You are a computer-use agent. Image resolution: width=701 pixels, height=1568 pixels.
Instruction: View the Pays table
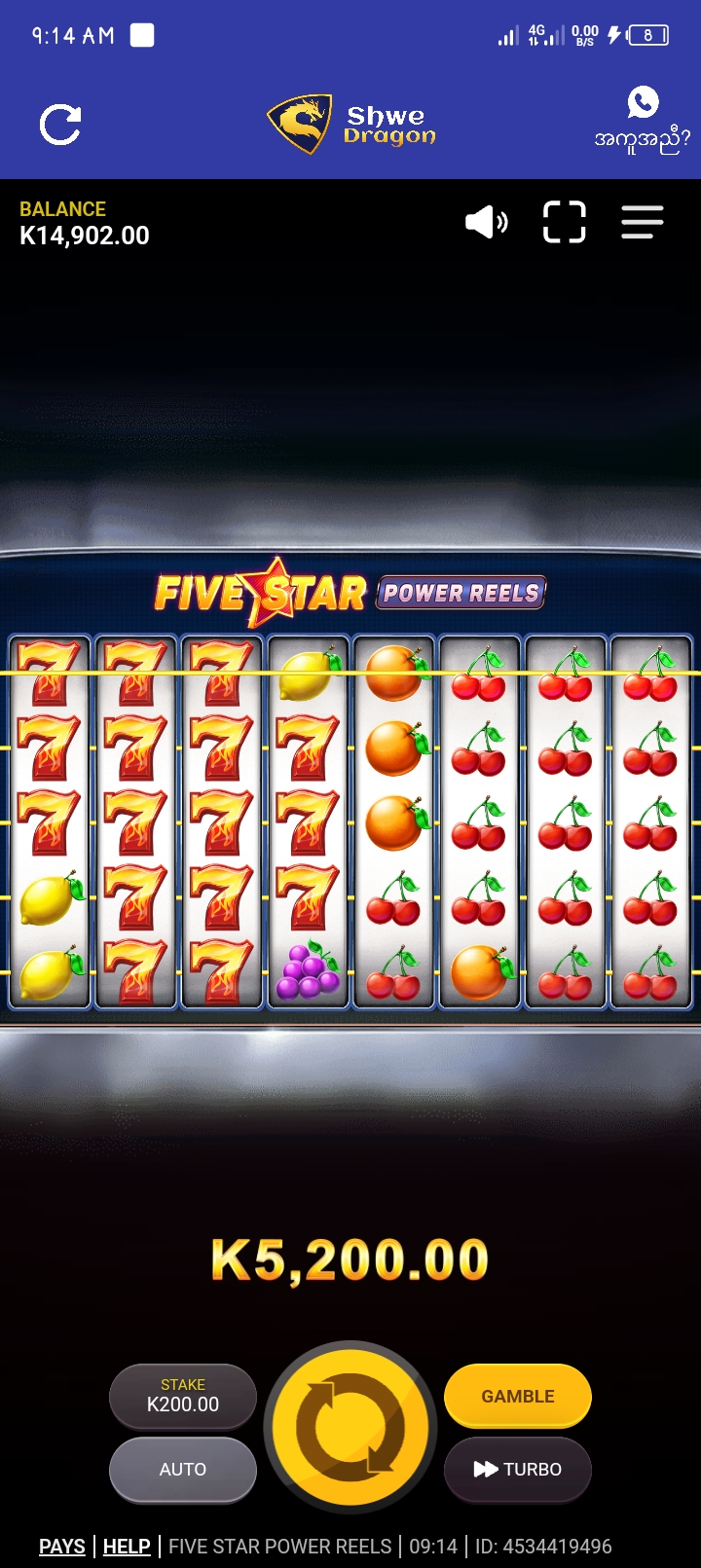pos(62,1547)
